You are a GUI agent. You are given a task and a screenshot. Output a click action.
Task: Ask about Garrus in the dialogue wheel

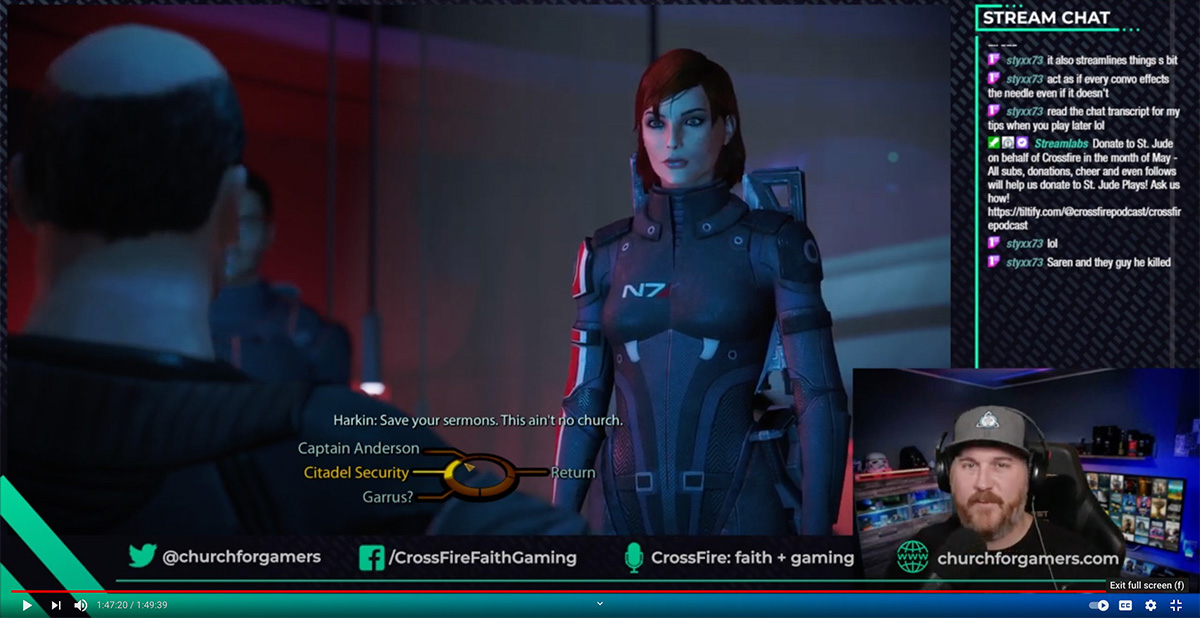click(387, 496)
